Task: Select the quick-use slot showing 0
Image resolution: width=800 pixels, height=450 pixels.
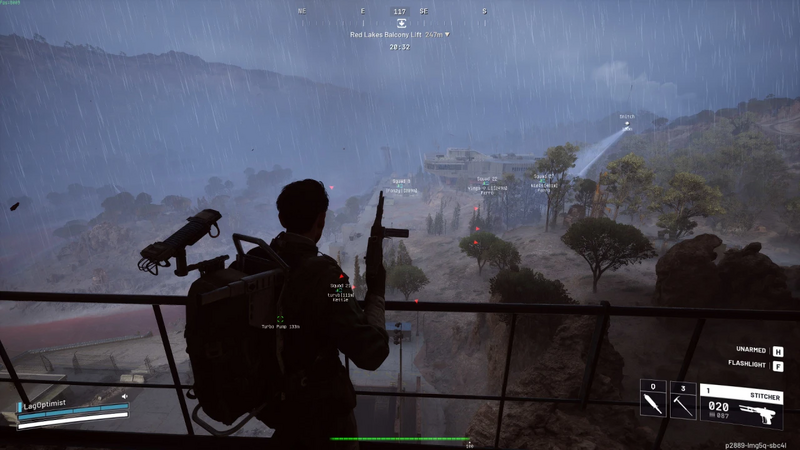Action: (652, 400)
